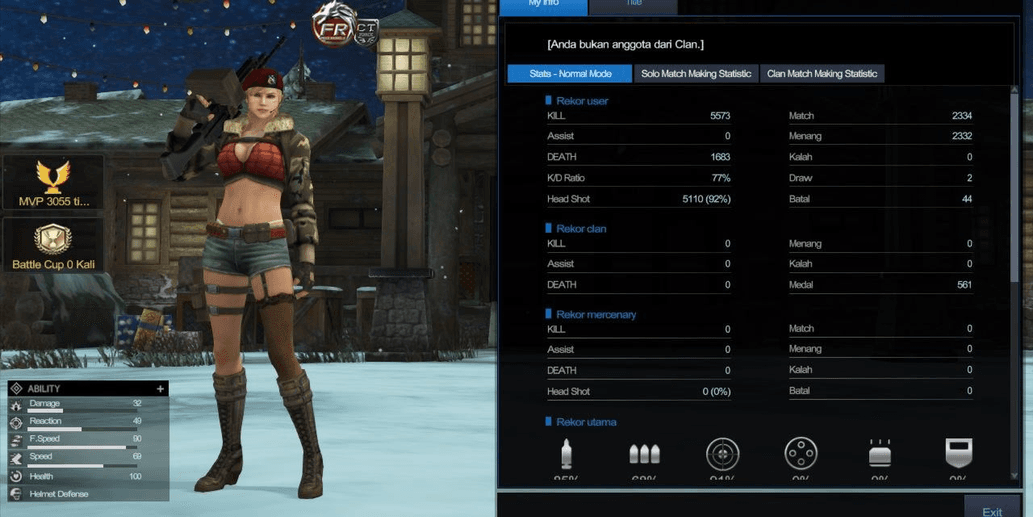The image size is (1033, 517).
Task: Switch to the My Info tab
Action: click(x=544, y=5)
